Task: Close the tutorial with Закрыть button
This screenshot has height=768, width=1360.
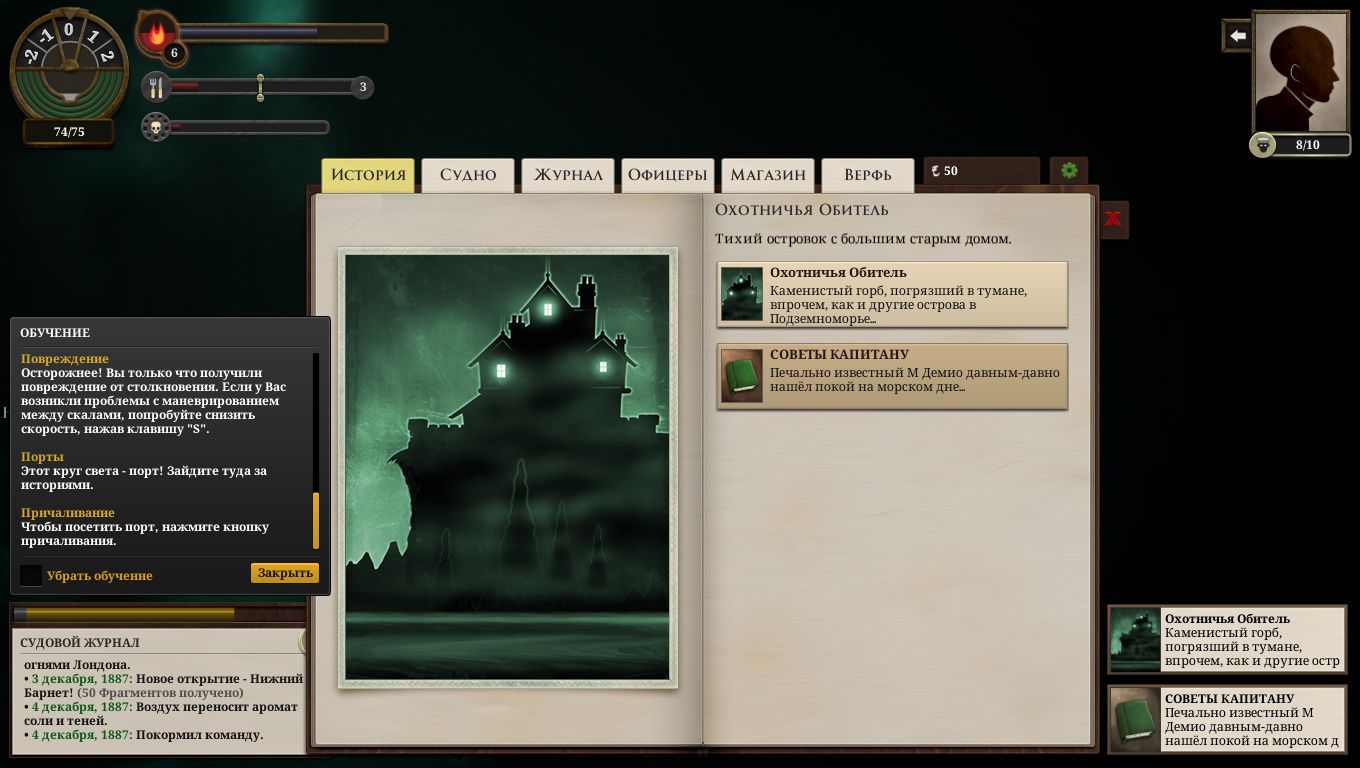Action: 285,573
